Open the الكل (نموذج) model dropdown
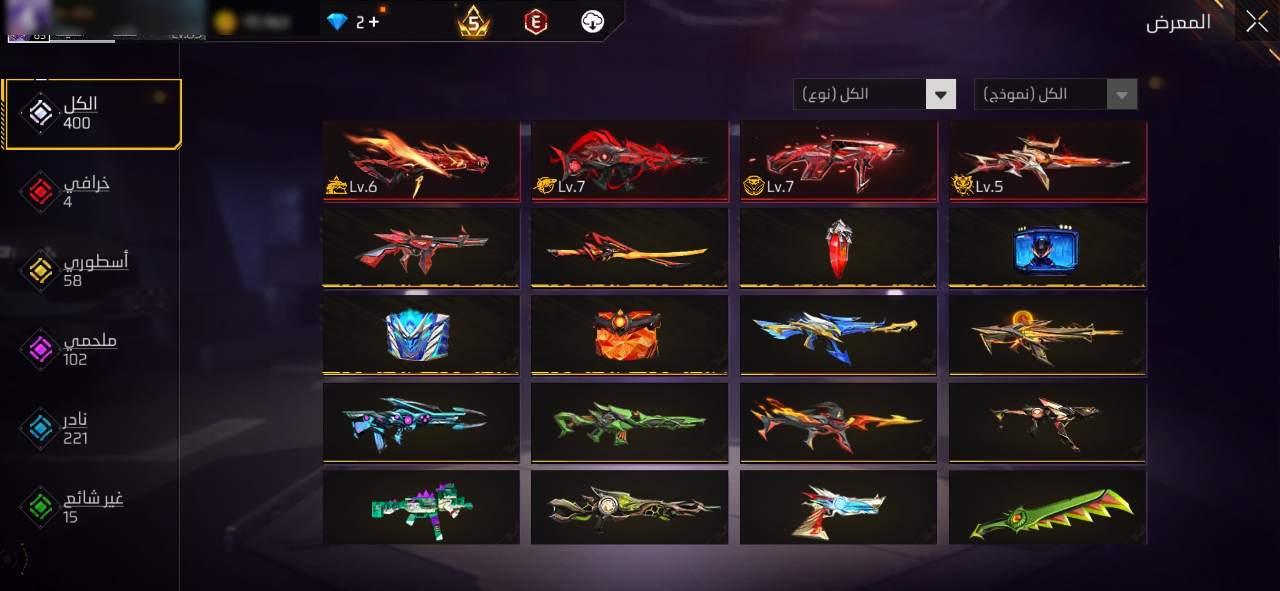Image resolution: width=1280 pixels, height=591 pixels. [1056, 95]
